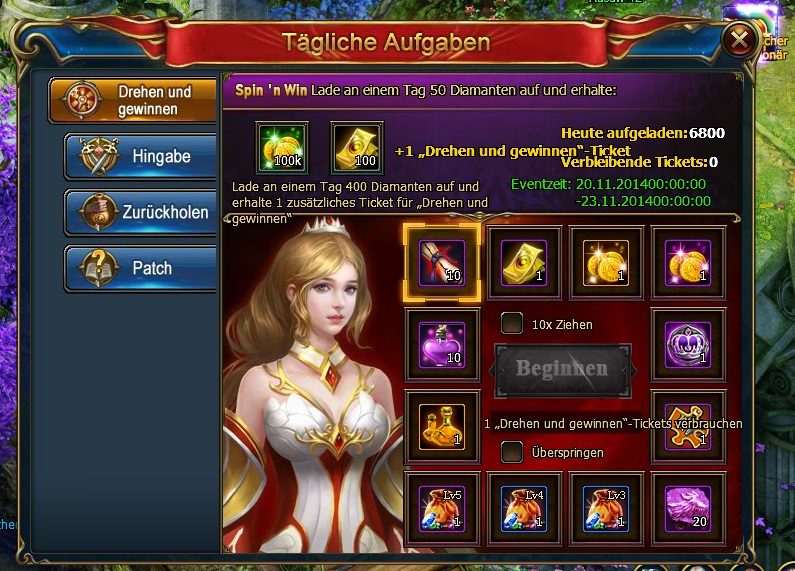The image size is (795, 571).
Task: Choose the Lv5 gem bag prize
Action: pos(441,508)
